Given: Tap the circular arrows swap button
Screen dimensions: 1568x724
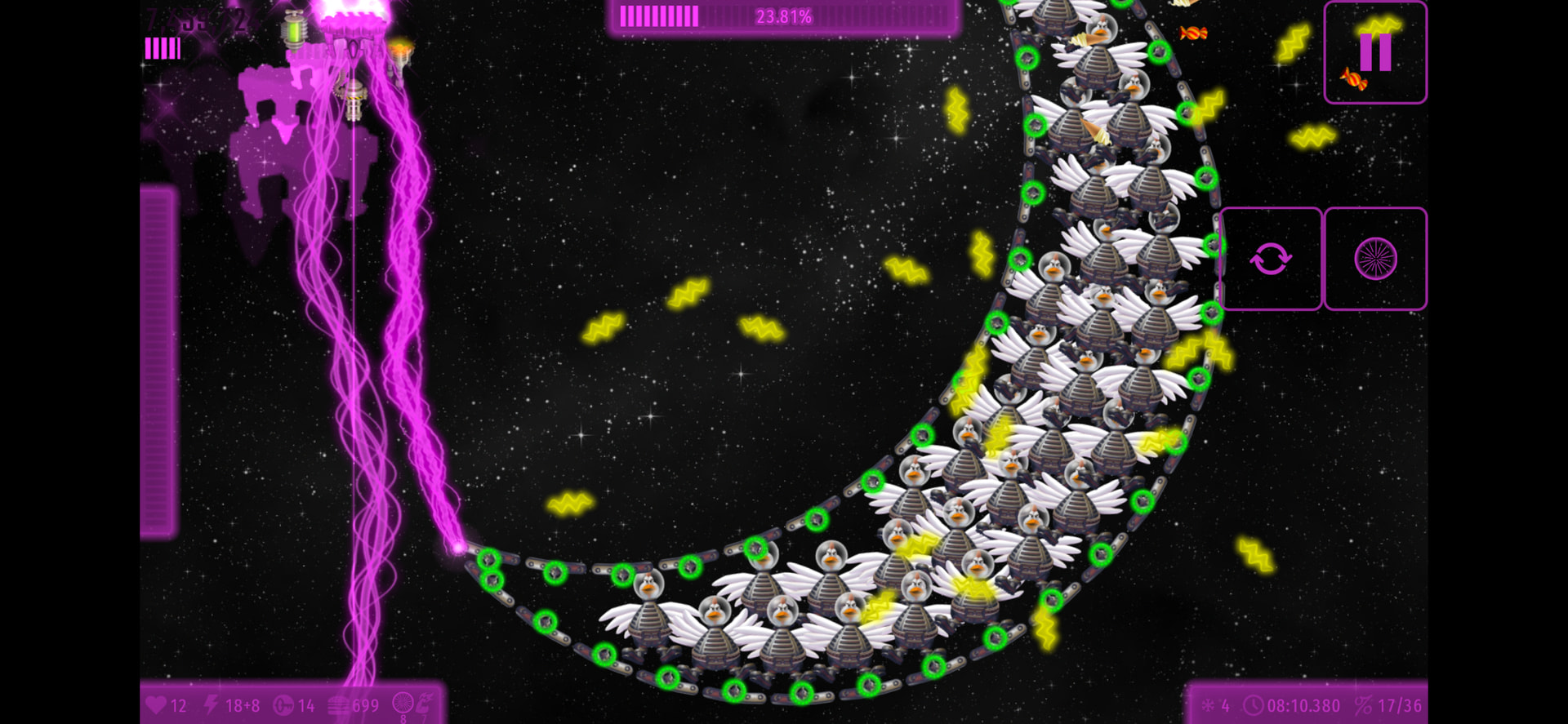Looking at the screenshot, I should click(x=1270, y=260).
